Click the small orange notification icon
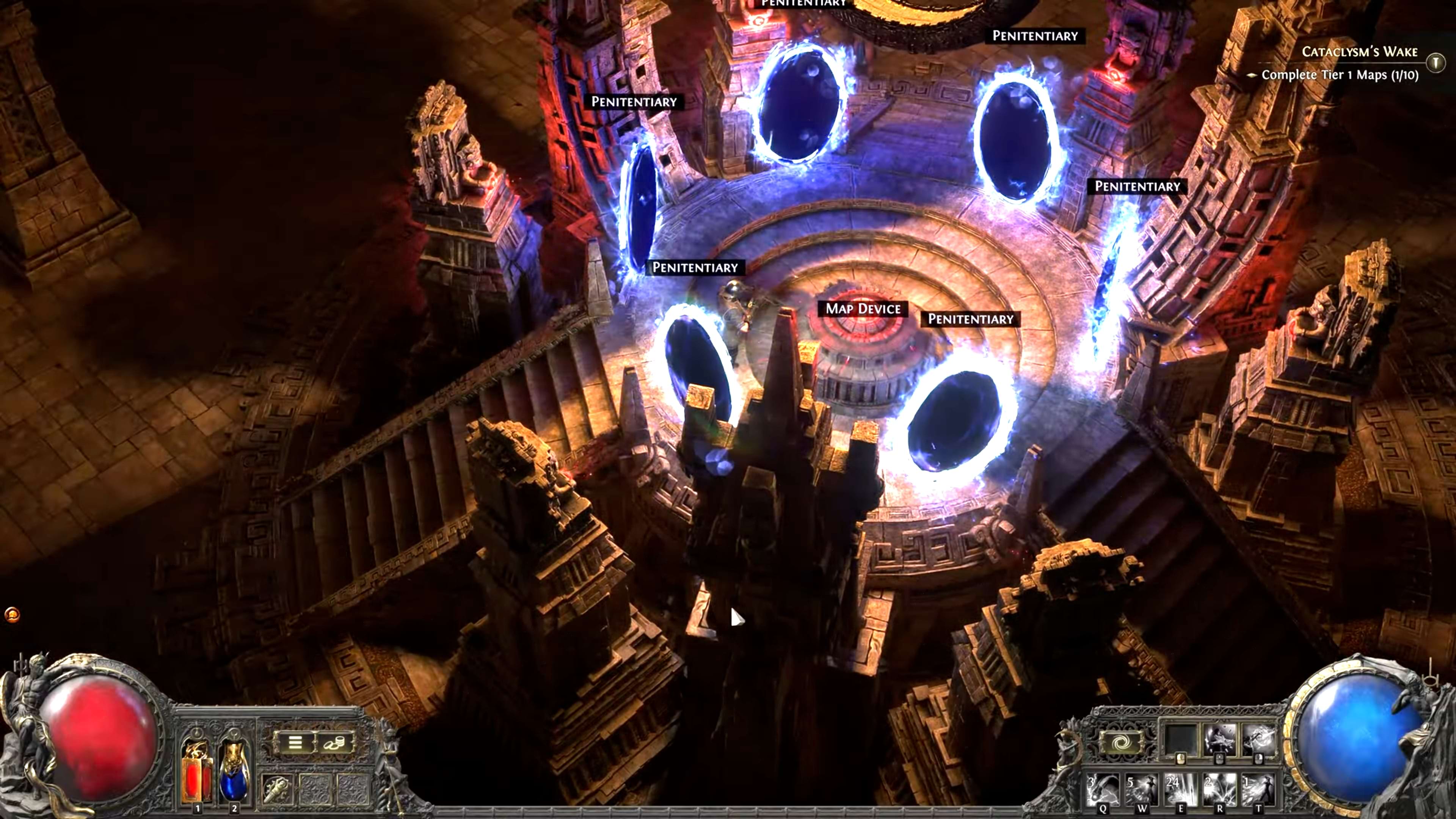Image resolution: width=1456 pixels, height=819 pixels. click(x=12, y=614)
